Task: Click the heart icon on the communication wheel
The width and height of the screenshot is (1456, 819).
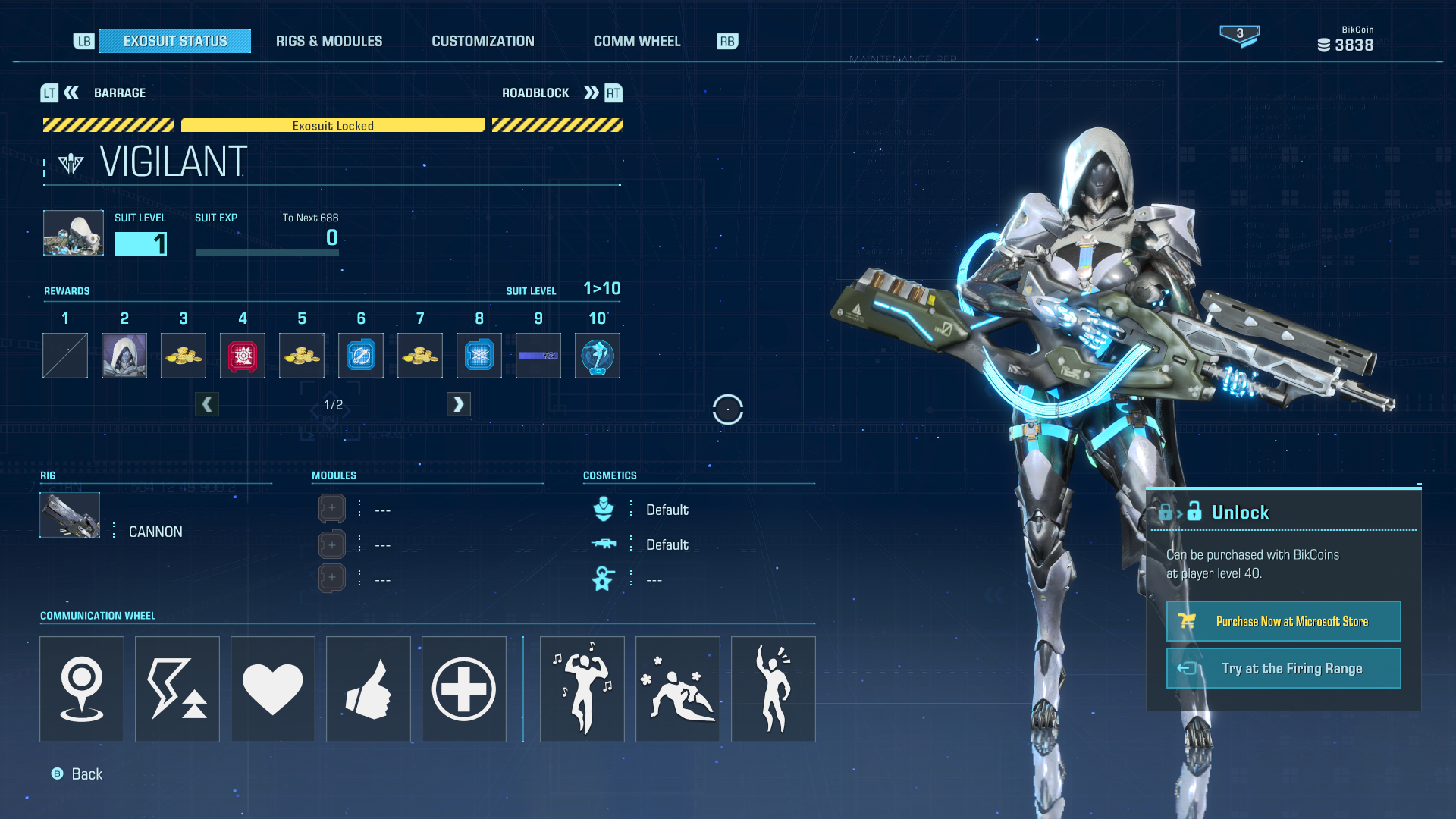Action: point(272,689)
